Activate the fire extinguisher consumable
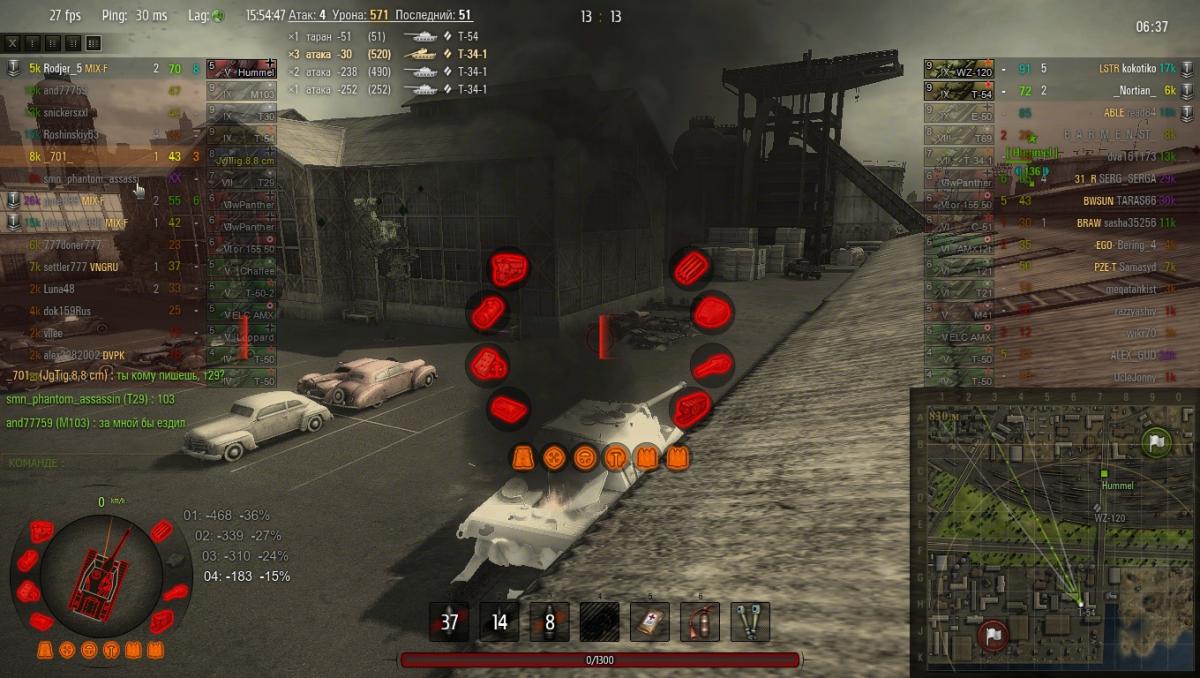This screenshot has height=678, width=1200. (700, 622)
